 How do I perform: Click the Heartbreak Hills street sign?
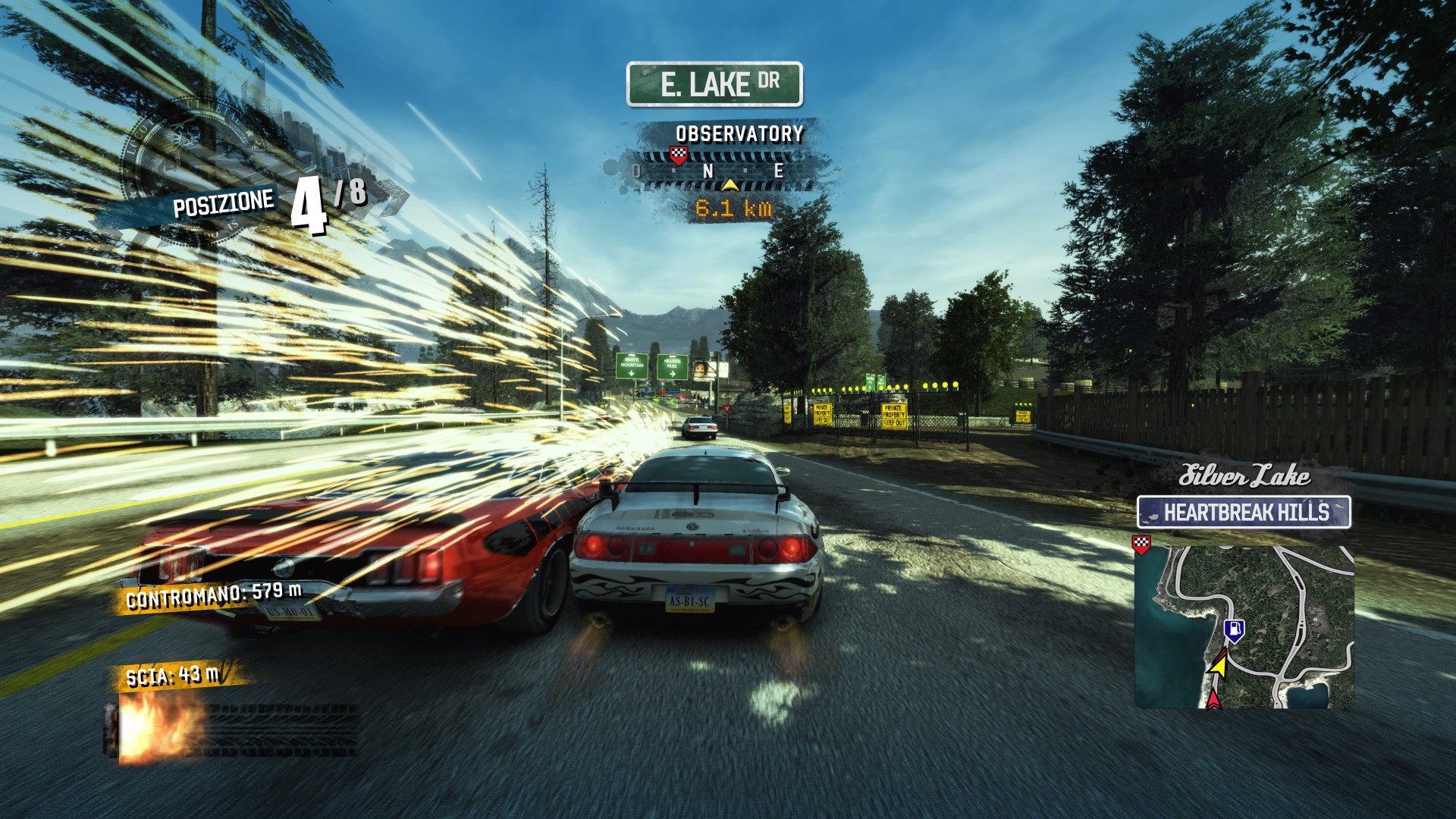pyautogui.click(x=1244, y=513)
